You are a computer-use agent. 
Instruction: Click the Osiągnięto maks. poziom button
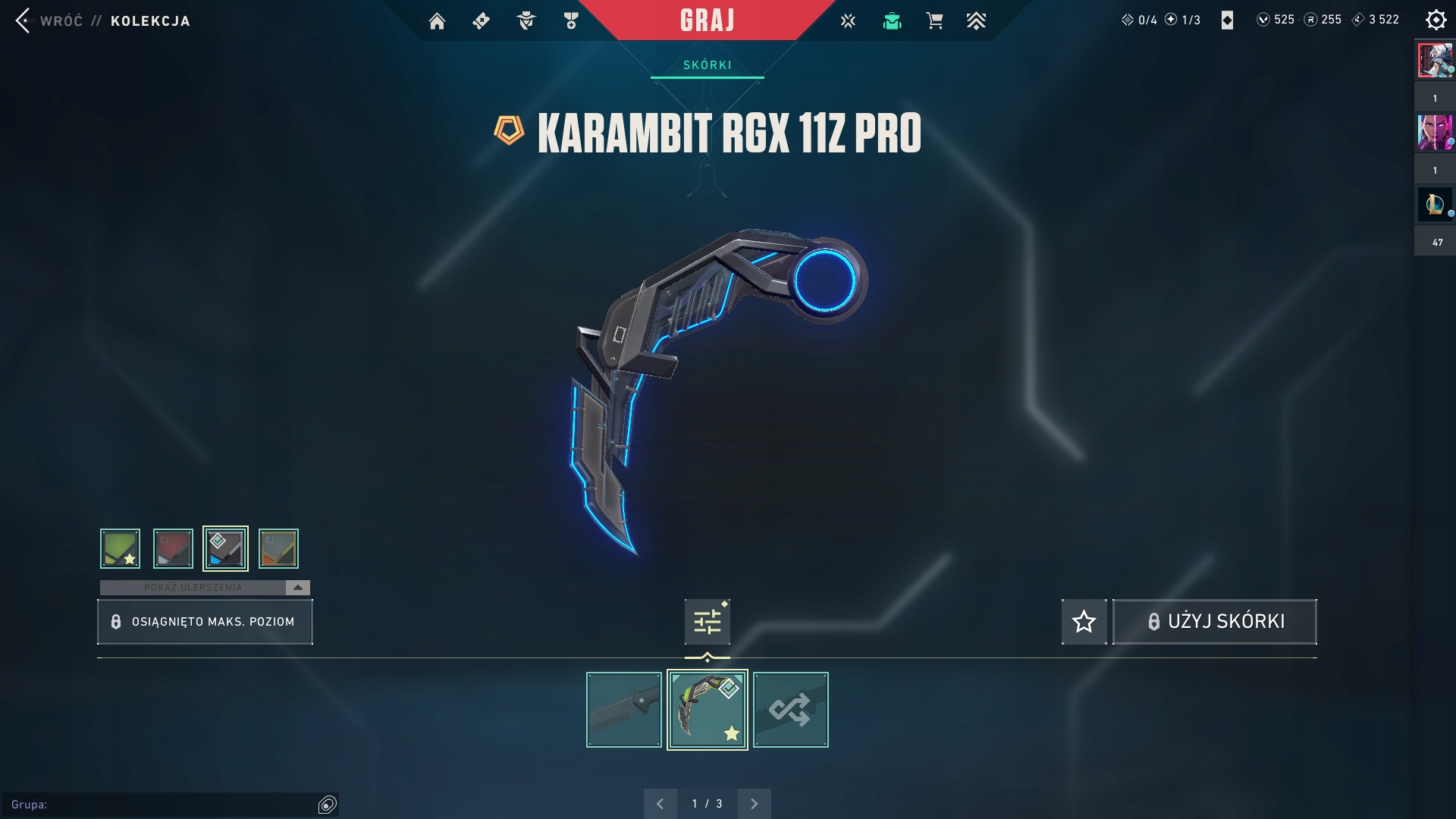(205, 622)
